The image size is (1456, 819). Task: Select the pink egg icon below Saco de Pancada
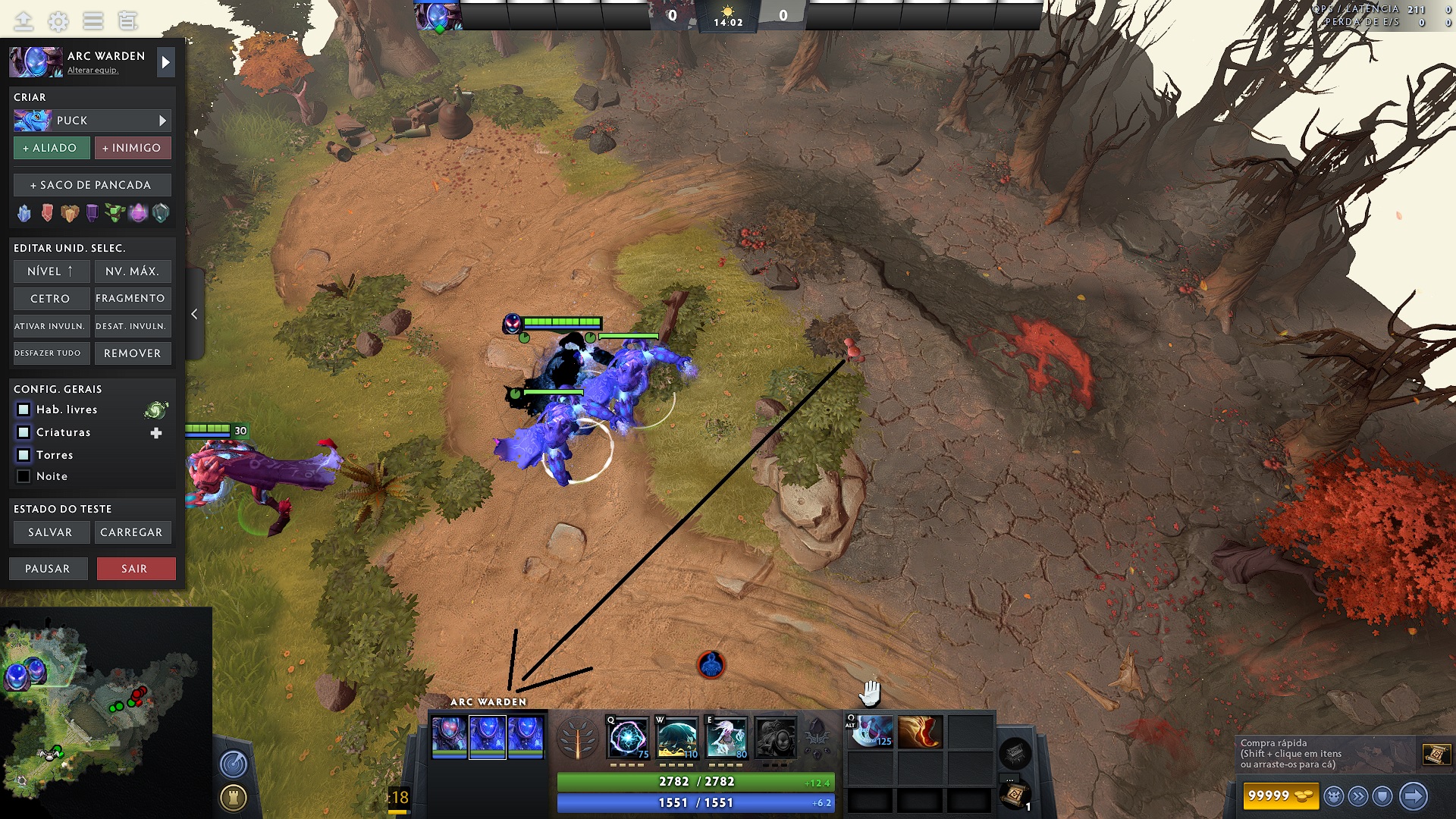(x=139, y=213)
